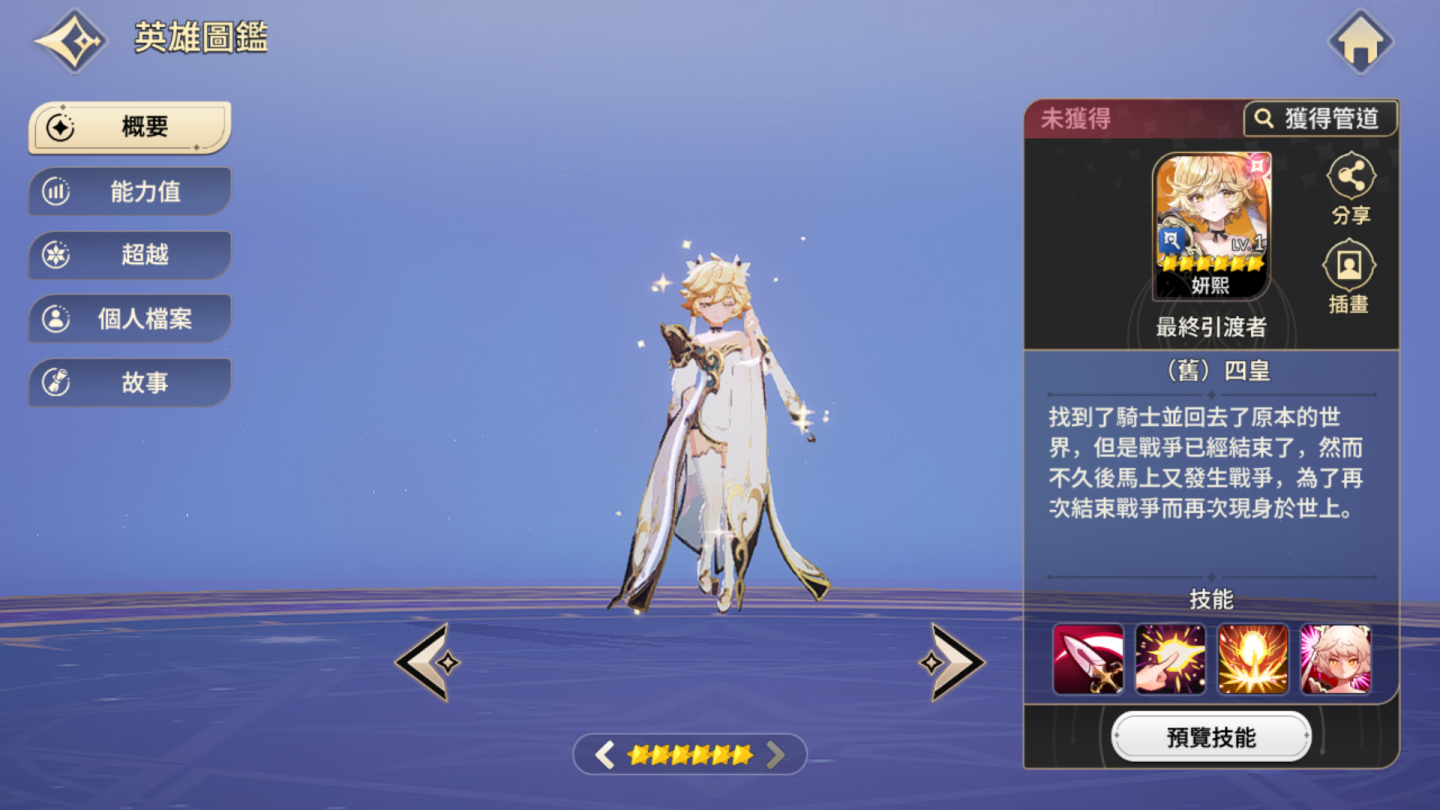This screenshot has height=810, width=1440.
Task: Show the previous hero with large left arrow
Action: (x=427, y=662)
